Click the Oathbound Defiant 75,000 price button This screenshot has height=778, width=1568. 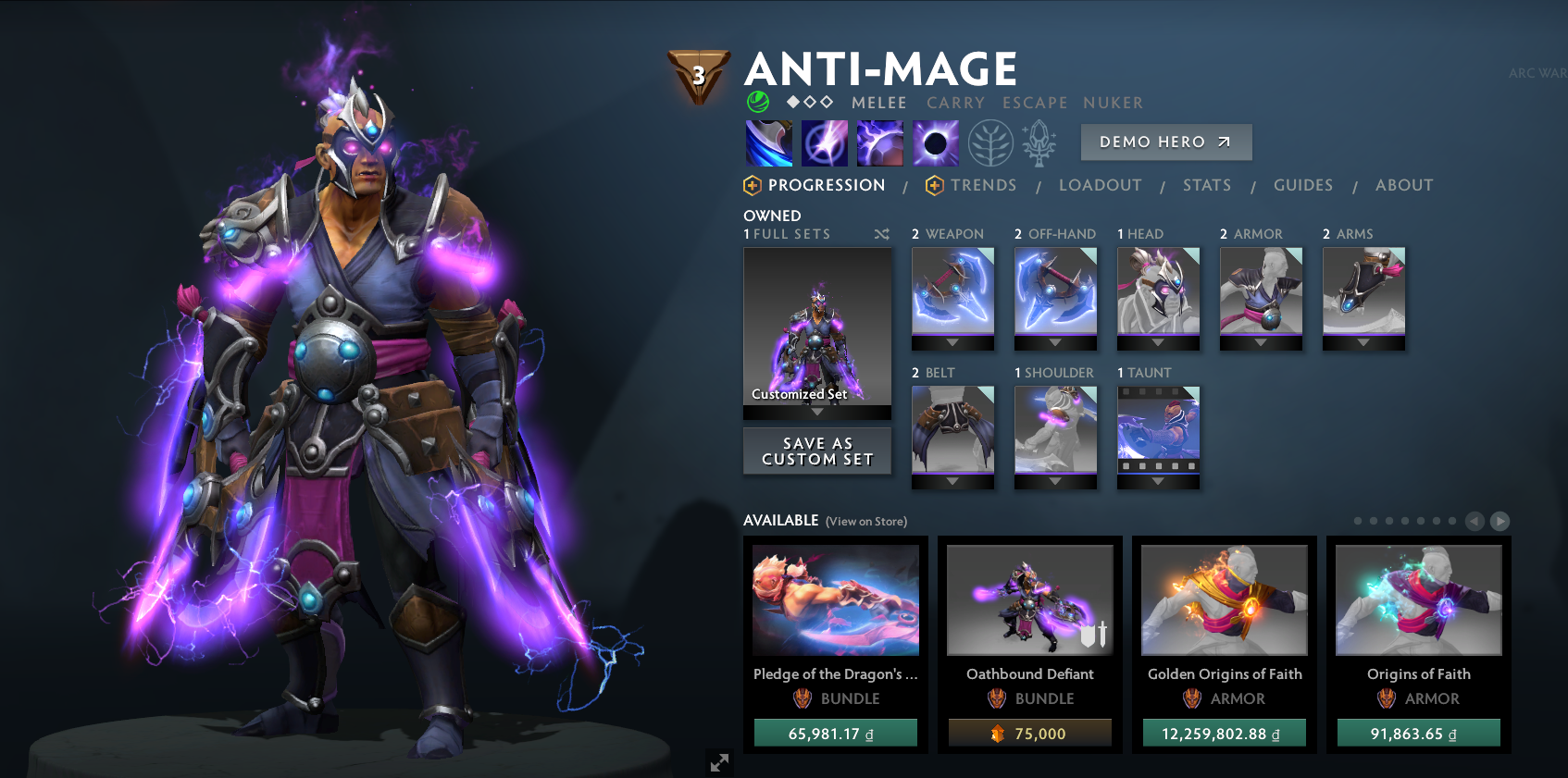point(1029,732)
